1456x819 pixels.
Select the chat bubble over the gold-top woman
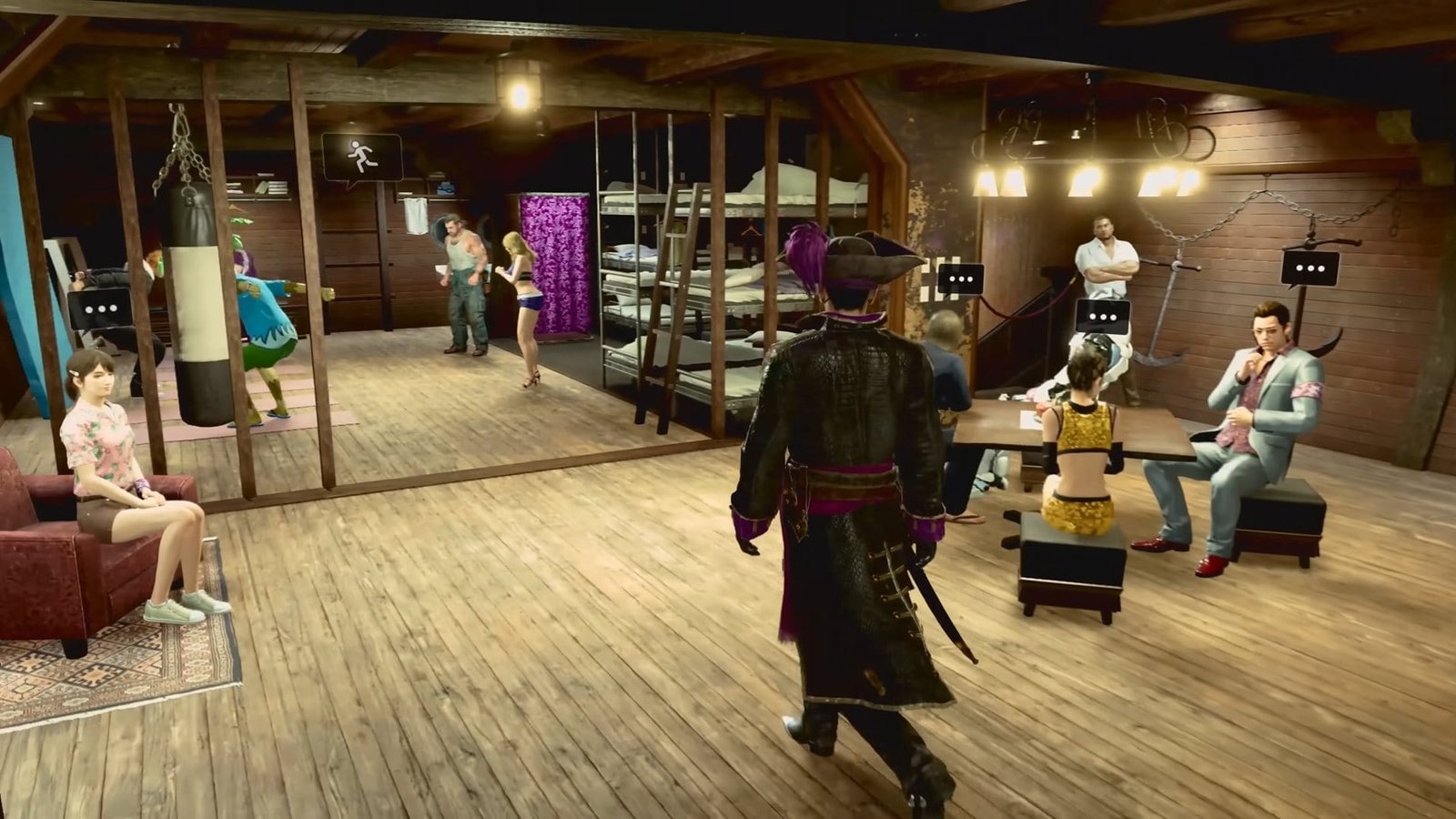[1102, 316]
